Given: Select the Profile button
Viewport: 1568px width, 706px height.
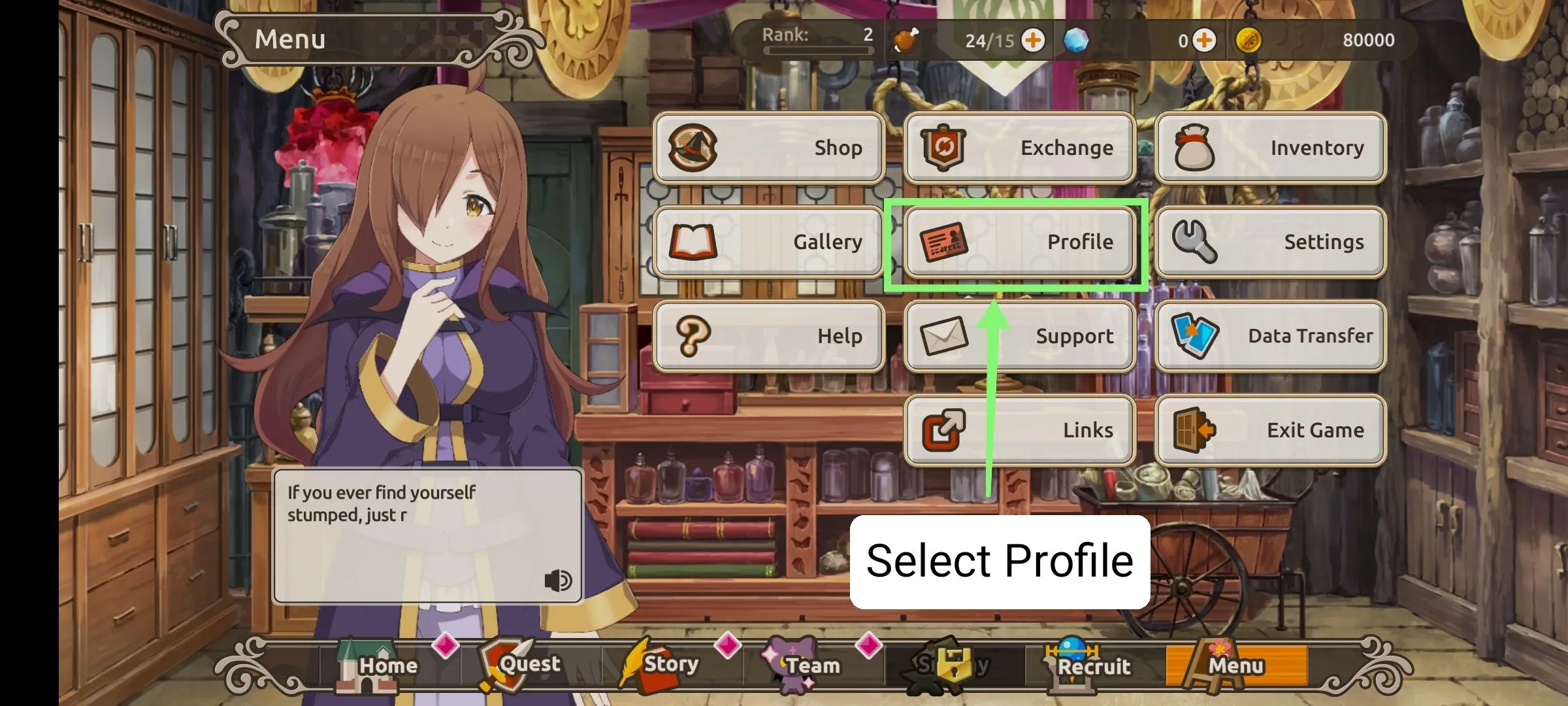Looking at the screenshot, I should pos(1019,242).
